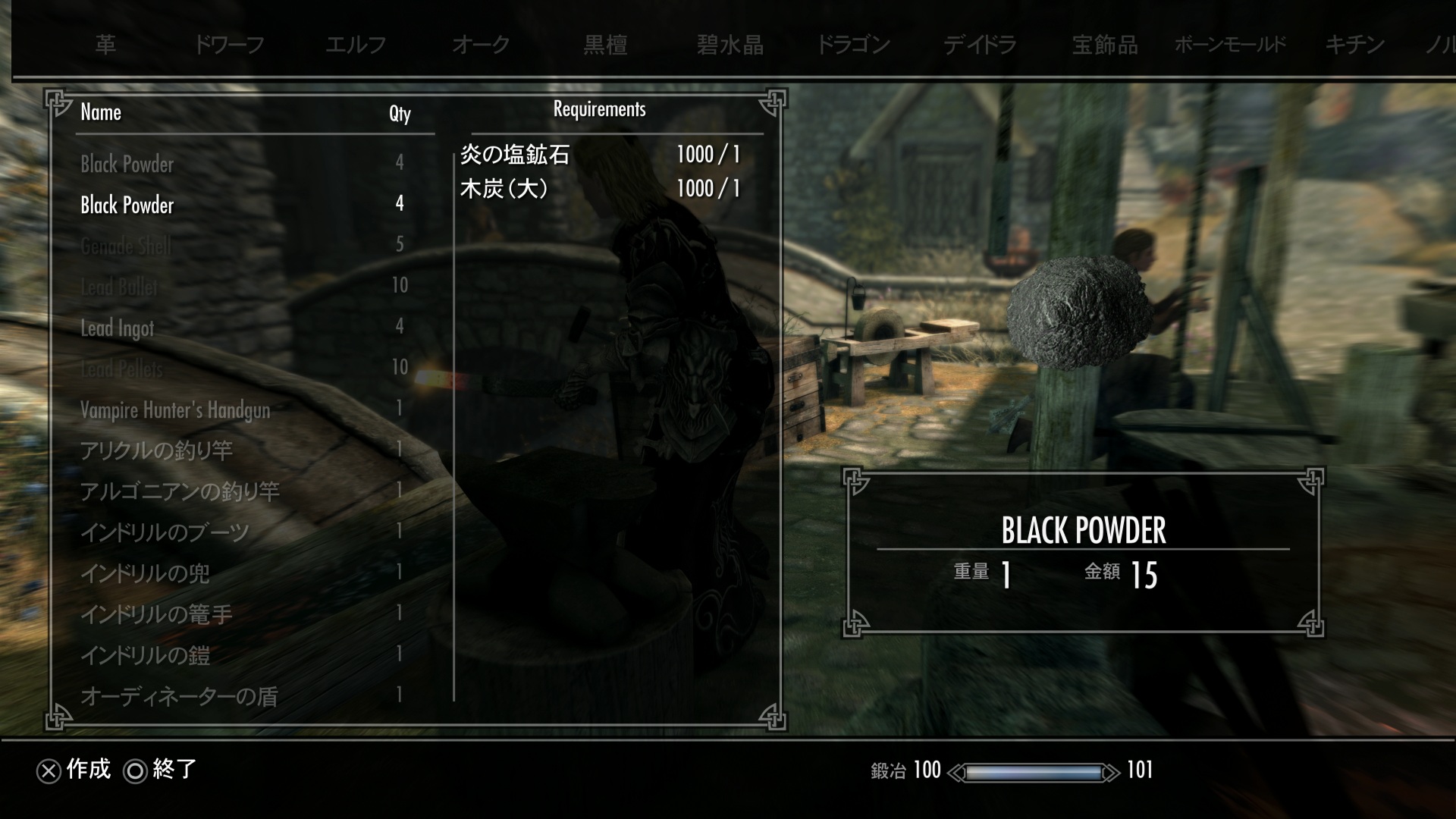Select the Vampire Hunter's Handgun entry
The height and width of the screenshot is (819, 1456).
click(175, 410)
